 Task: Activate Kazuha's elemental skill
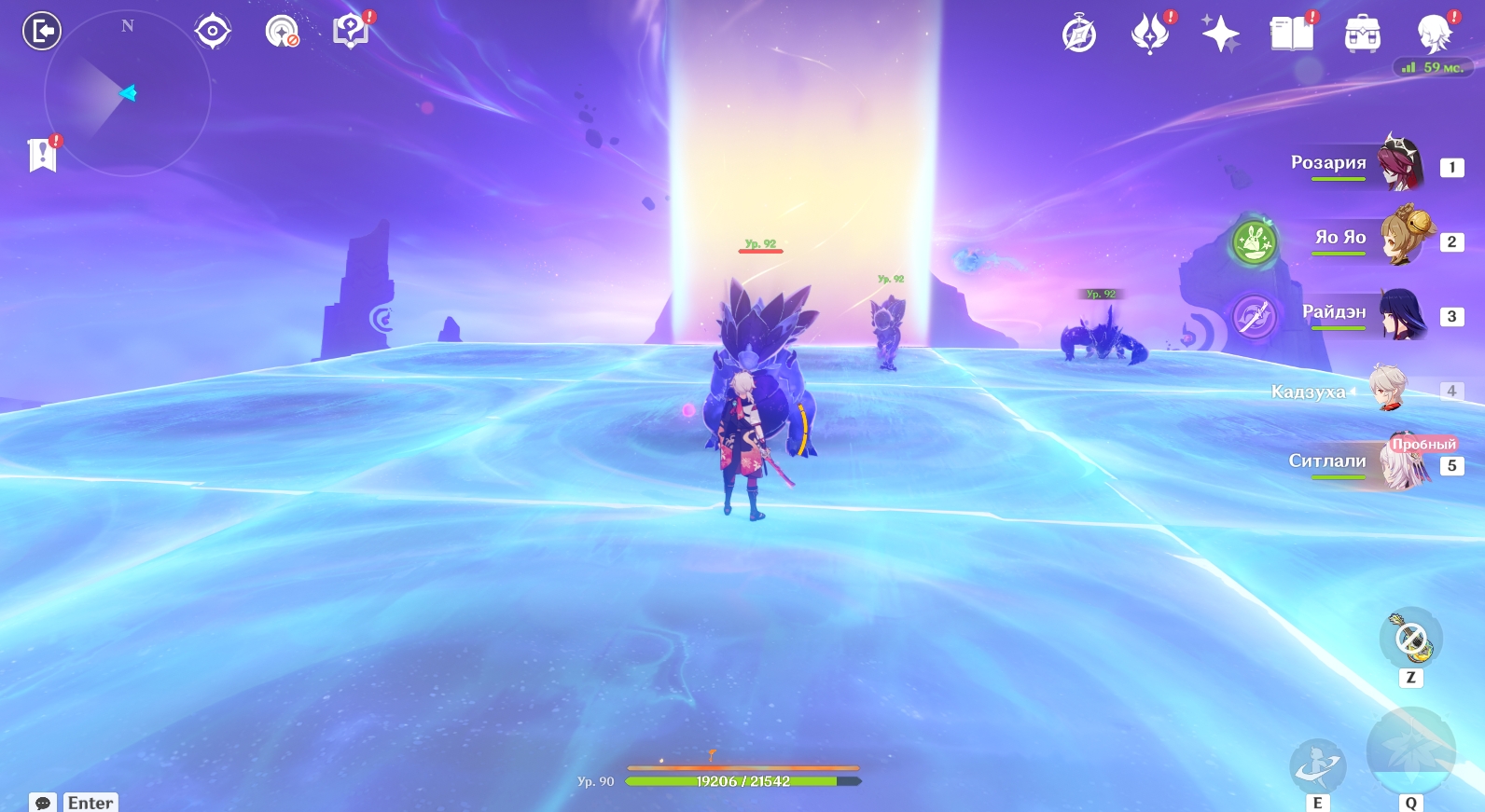(1317, 767)
